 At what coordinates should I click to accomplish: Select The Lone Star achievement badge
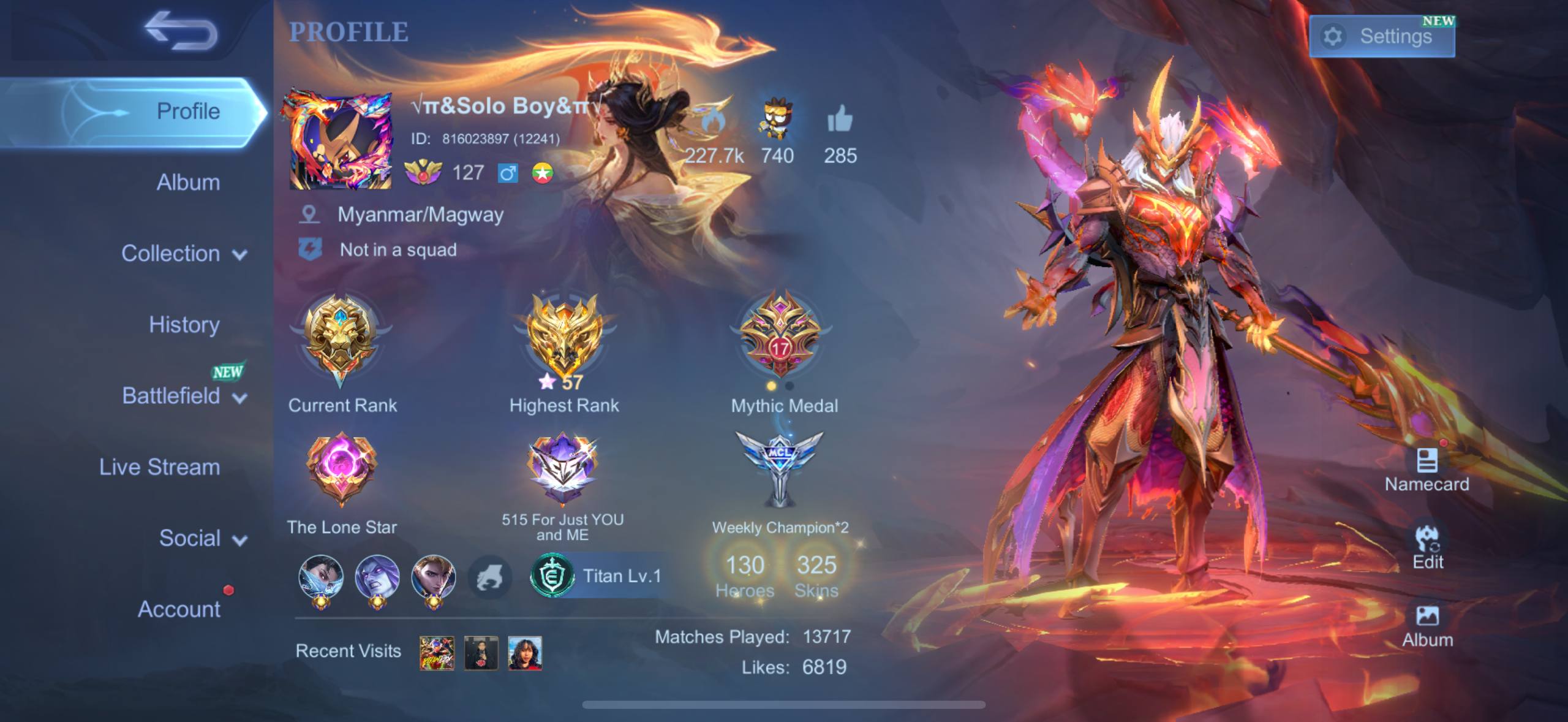tap(341, 470)
